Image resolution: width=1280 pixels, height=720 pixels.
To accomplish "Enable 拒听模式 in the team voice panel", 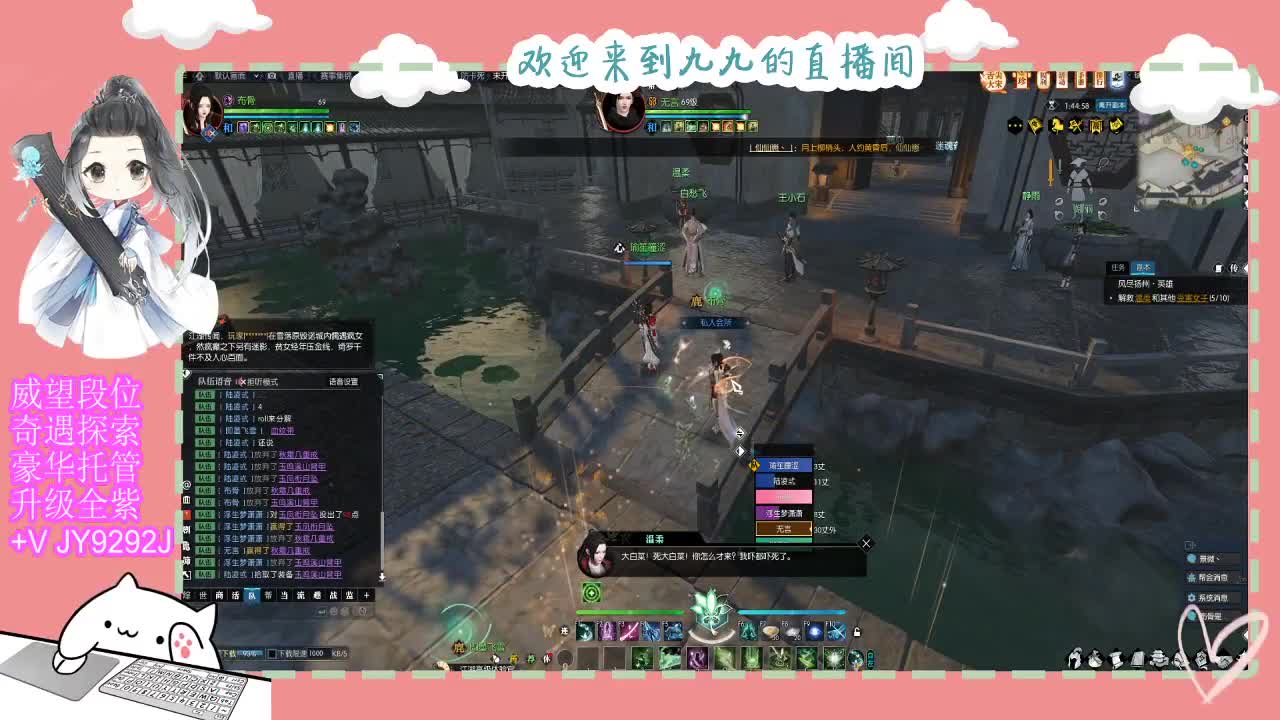I will click(x=261, y=381).
